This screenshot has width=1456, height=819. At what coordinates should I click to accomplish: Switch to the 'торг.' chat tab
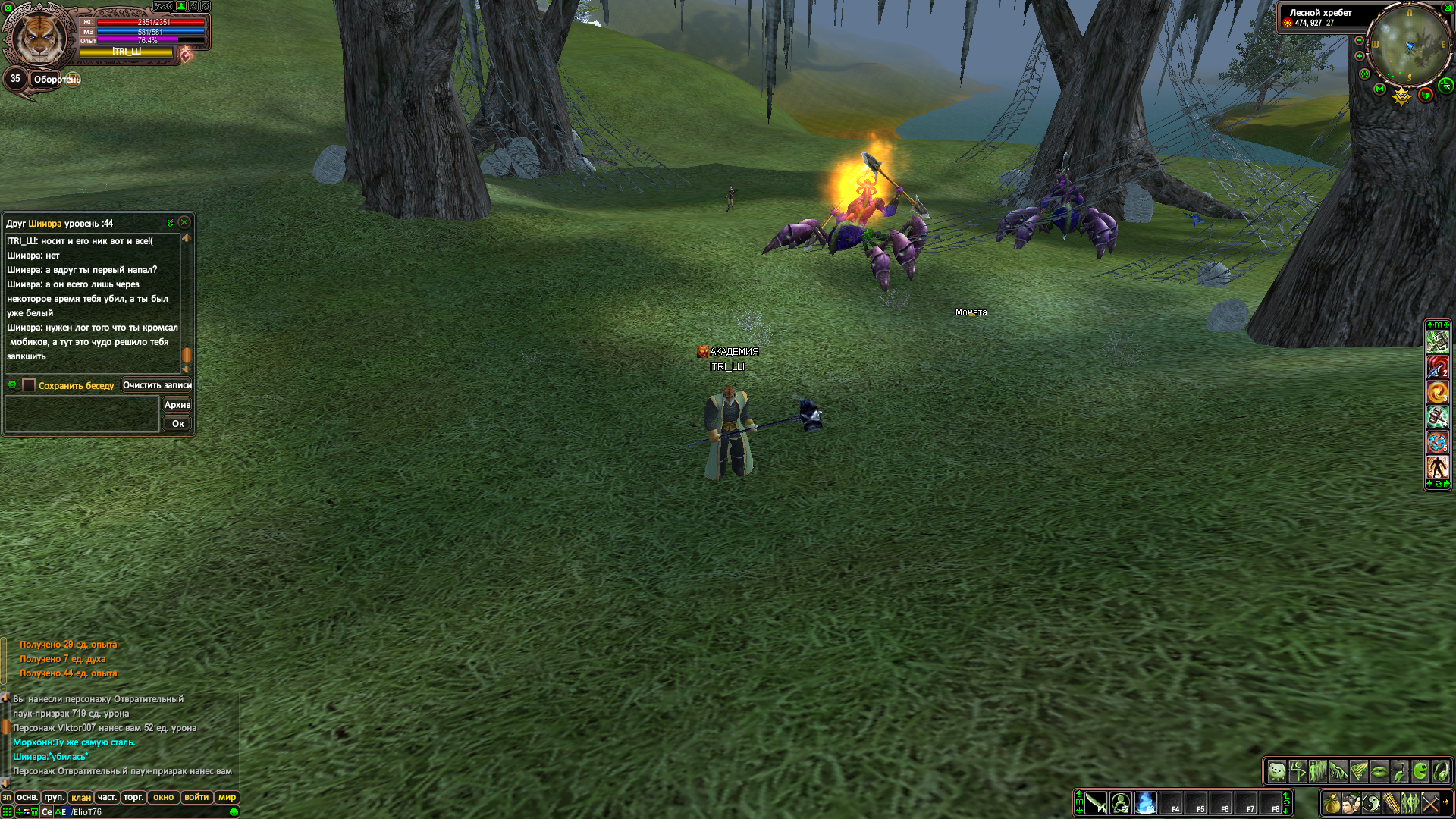(x=133, y=797)
